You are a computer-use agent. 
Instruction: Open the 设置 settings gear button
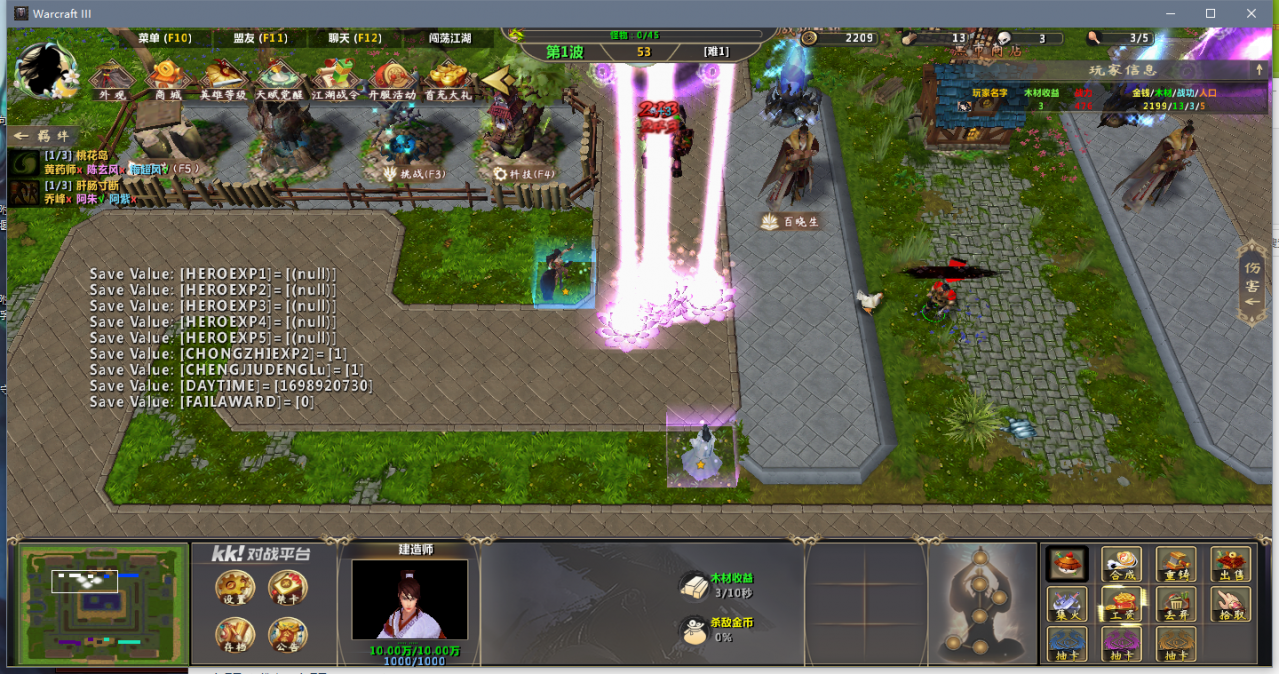(x=235, y=588)
